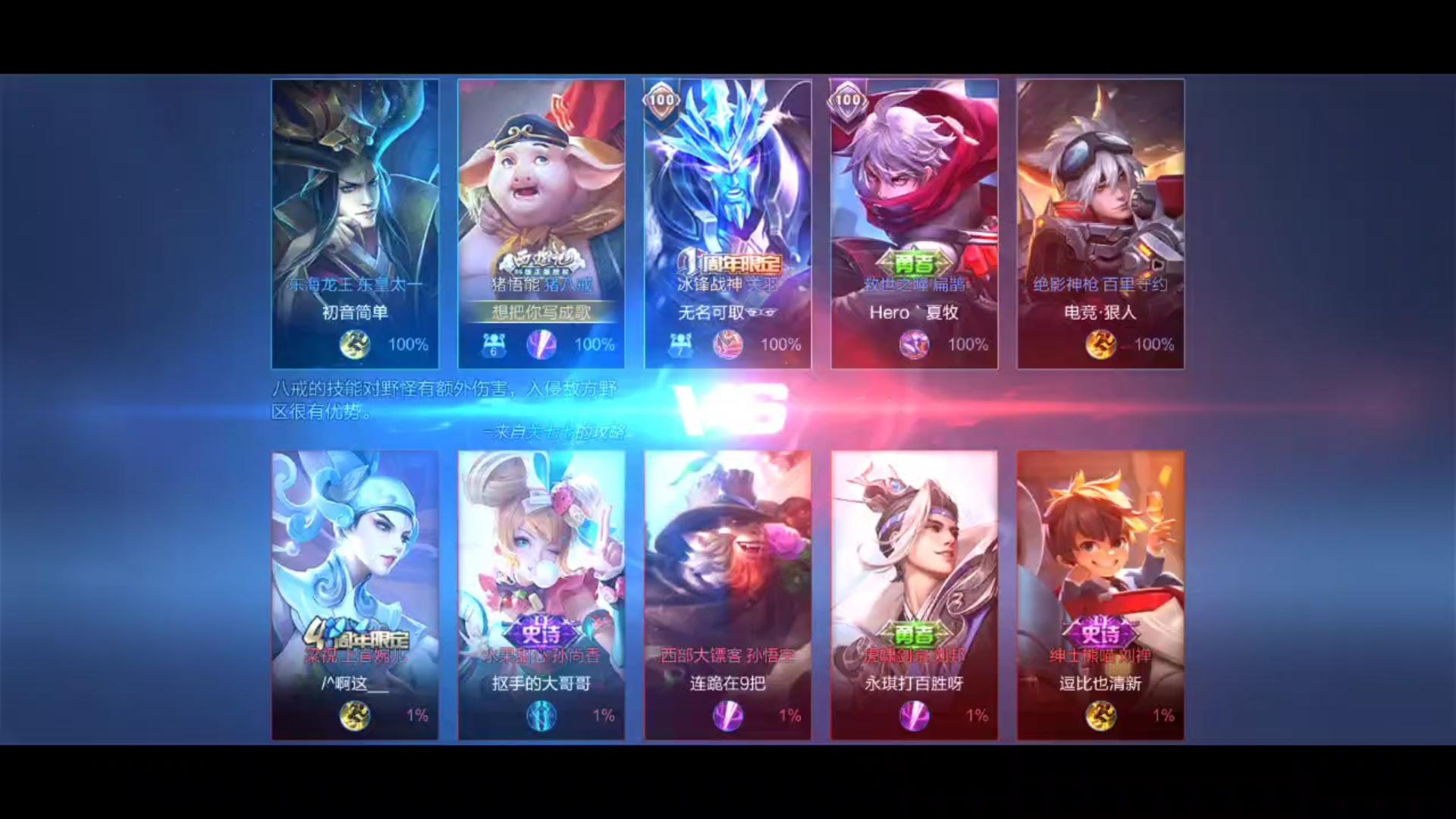Screen dimensions: 1456x819
Task: Open 百里守约 player's hero portrait
Action: click(1100, 190)
